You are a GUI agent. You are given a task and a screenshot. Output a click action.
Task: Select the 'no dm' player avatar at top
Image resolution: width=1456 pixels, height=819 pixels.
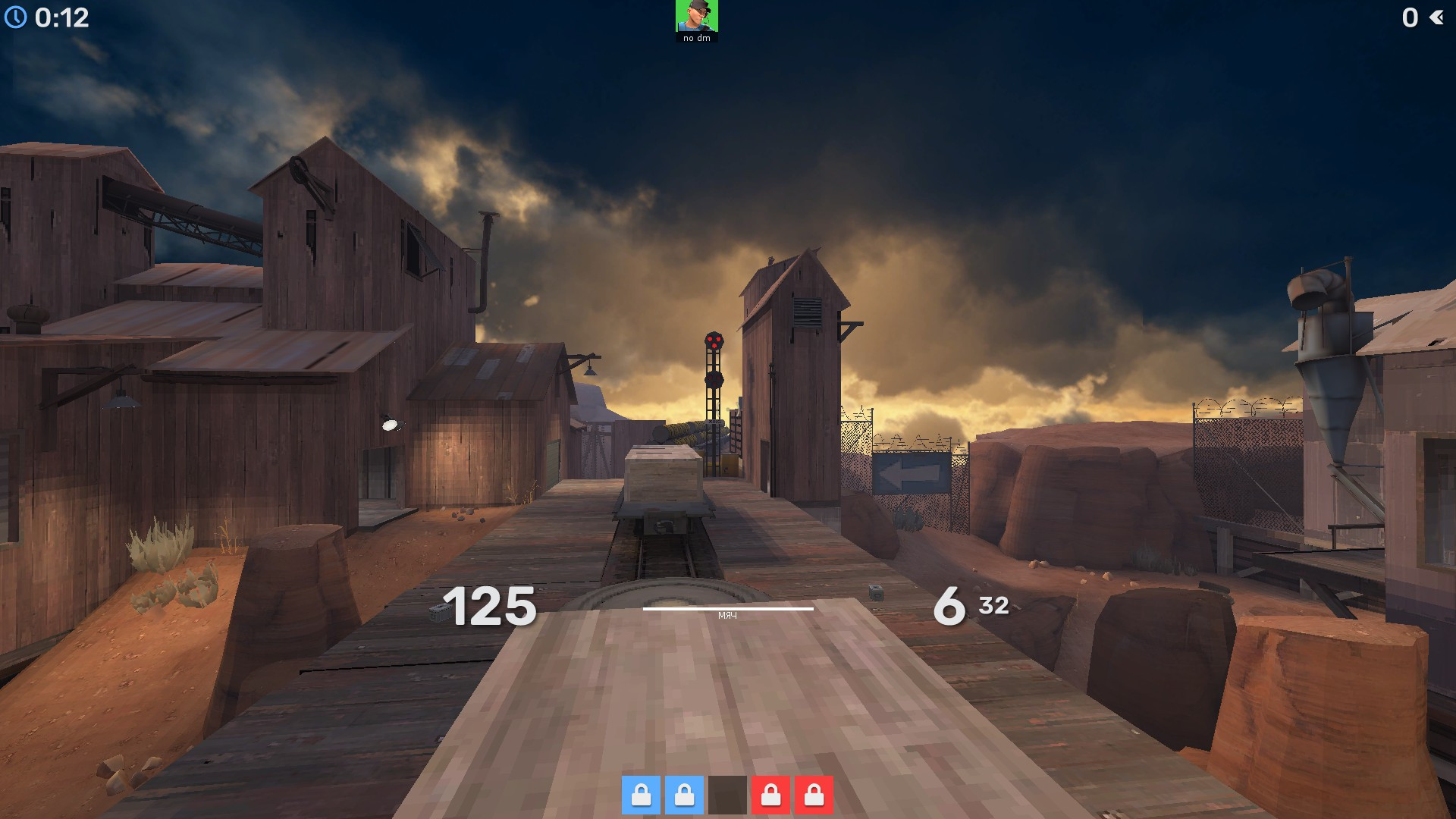pos(697,17)
